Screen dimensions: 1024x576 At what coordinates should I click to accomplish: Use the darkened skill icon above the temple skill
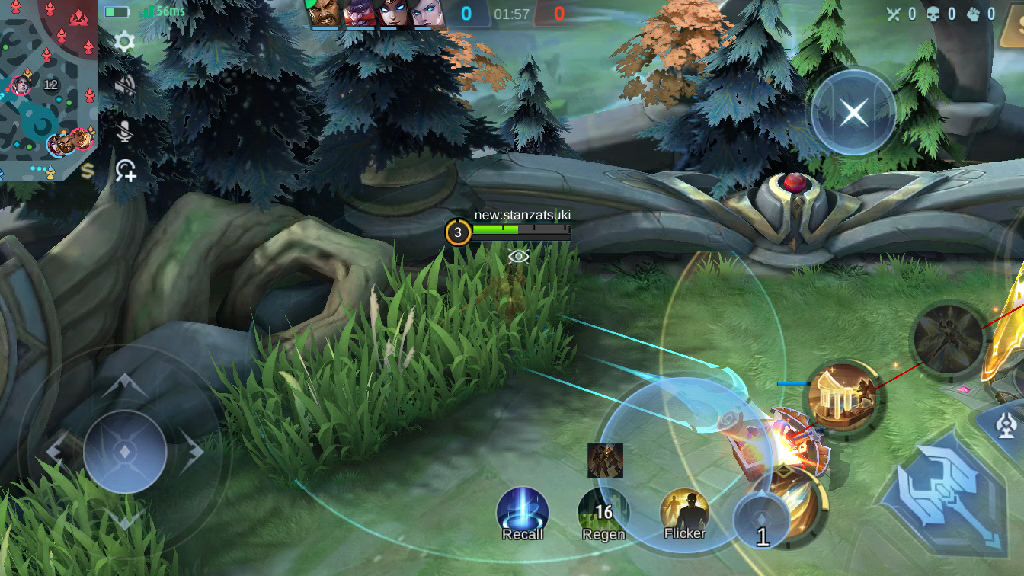[948, 341]
